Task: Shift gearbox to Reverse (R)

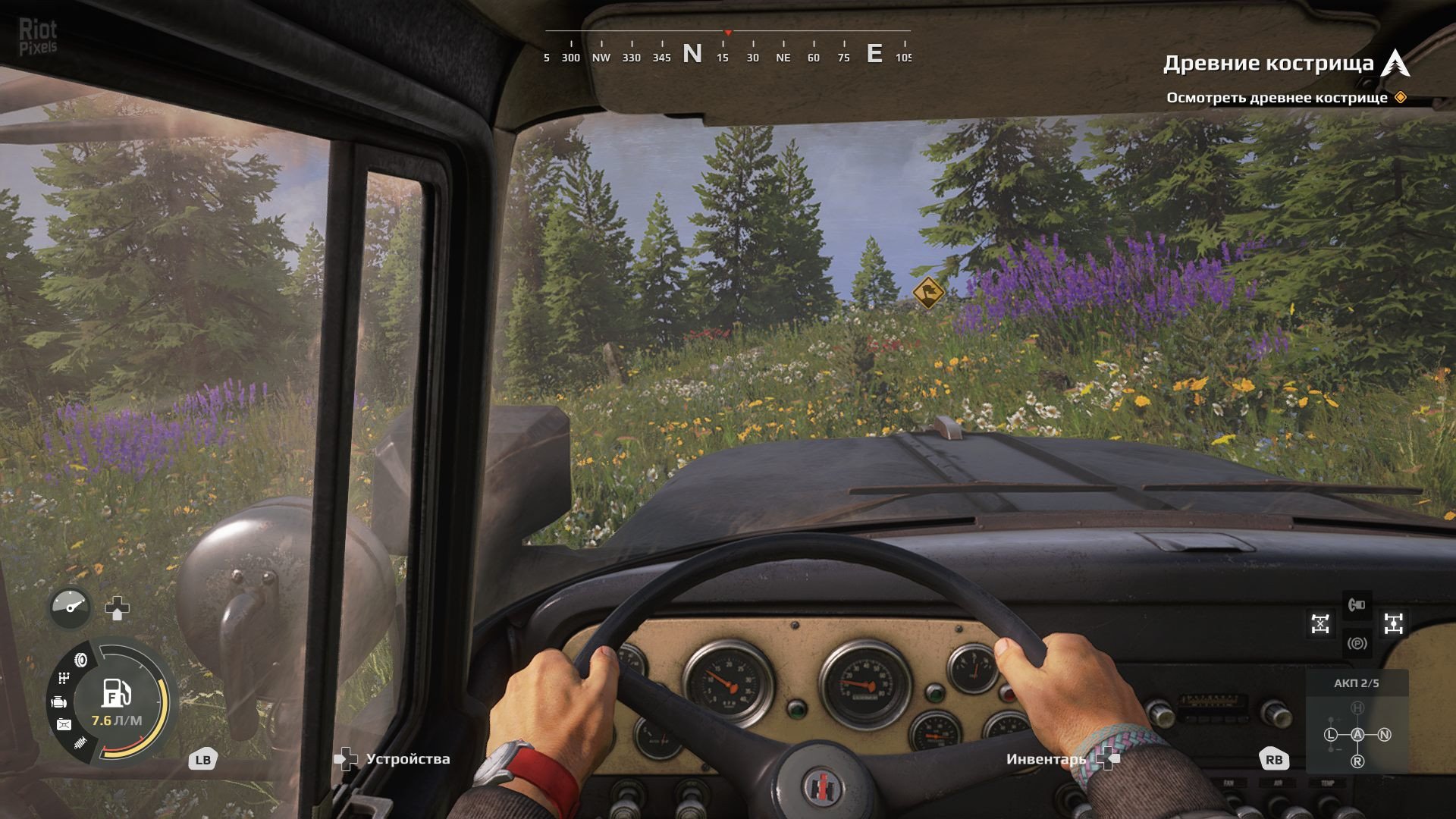Action: [1357, 761]
